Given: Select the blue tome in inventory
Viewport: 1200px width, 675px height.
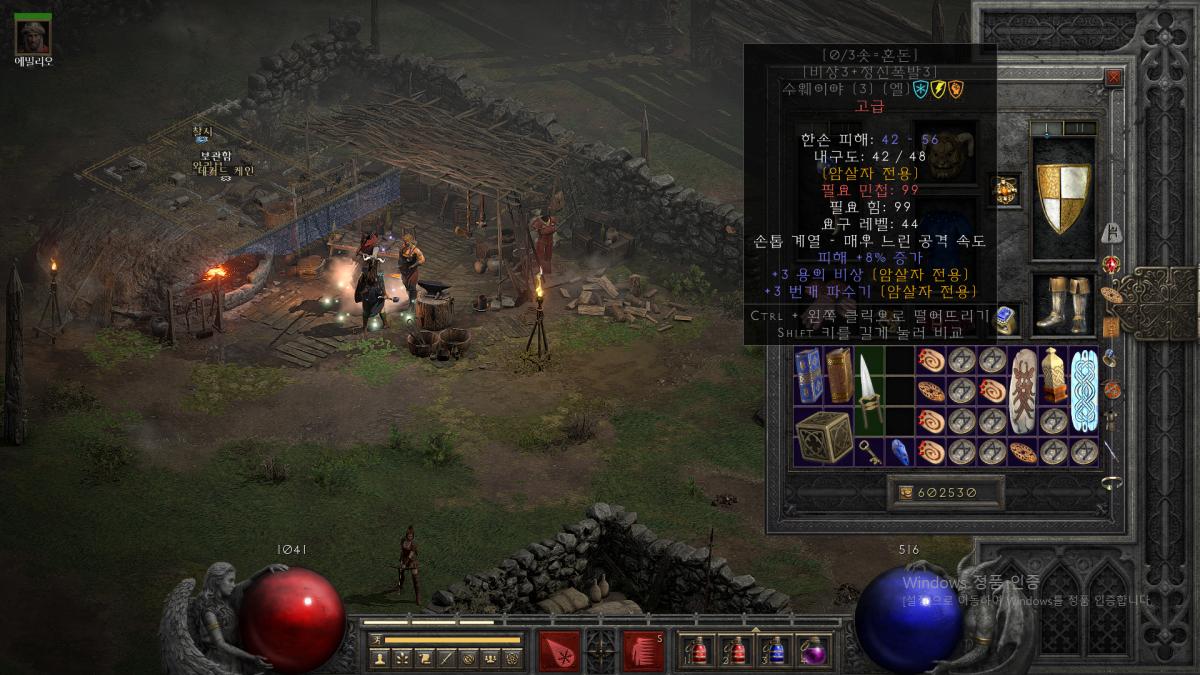Looking at the screenshot, I should pos(808,376).
